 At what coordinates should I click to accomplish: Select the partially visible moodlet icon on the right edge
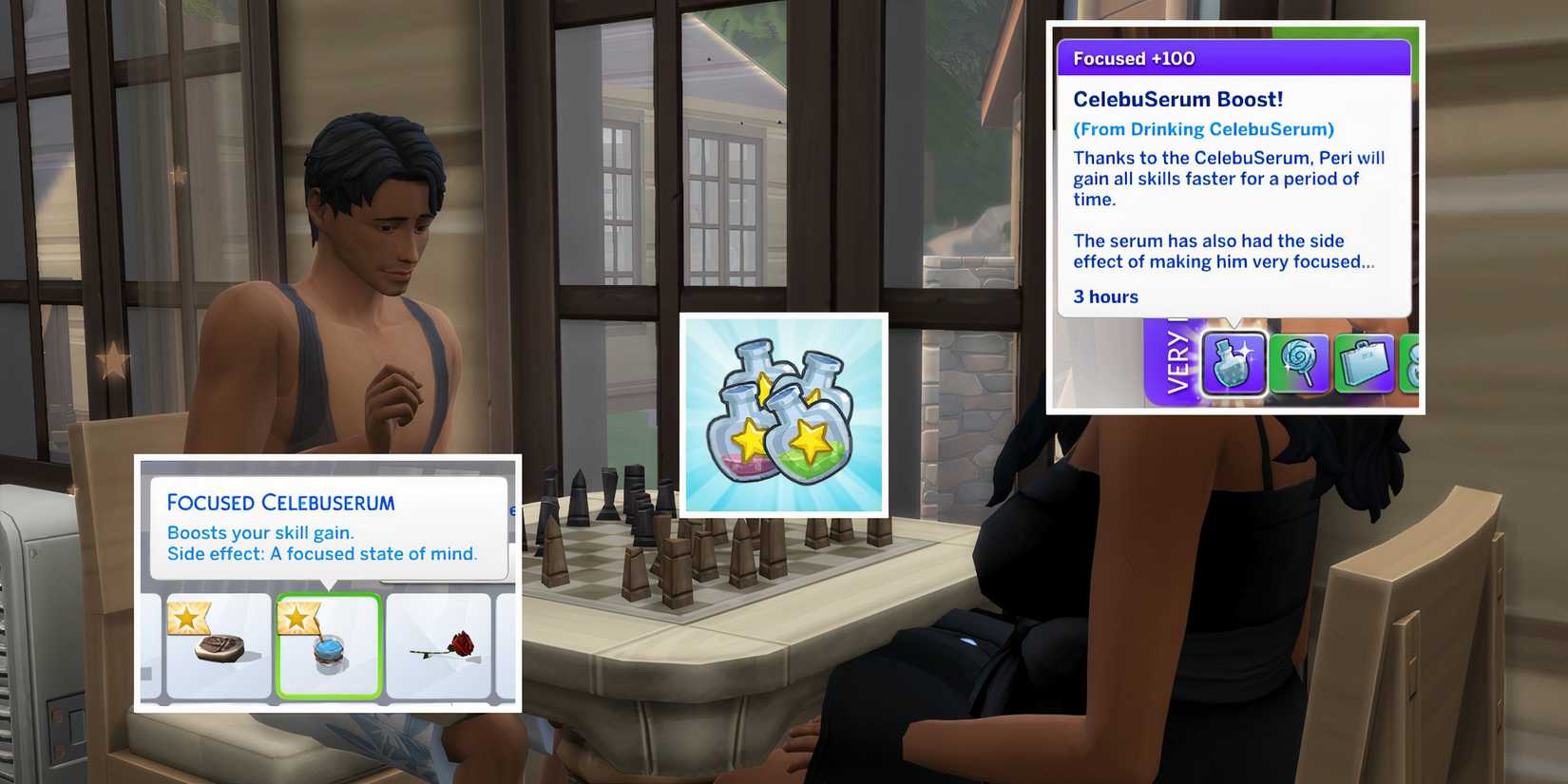click(1415, 364)
